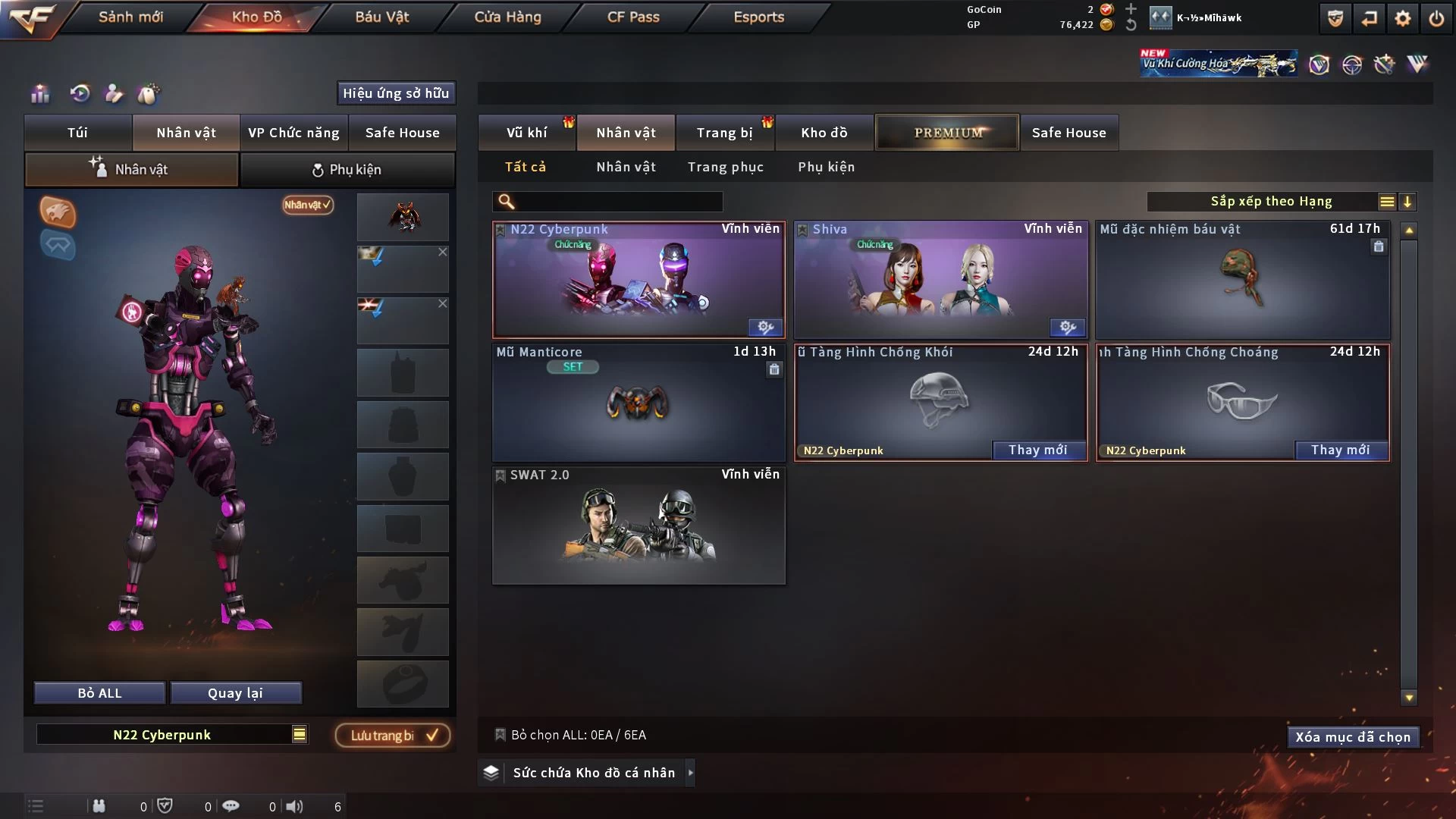Click the Bỏ ALL button
This screenshot has height=819, width=1456.
tap(99, 693)
